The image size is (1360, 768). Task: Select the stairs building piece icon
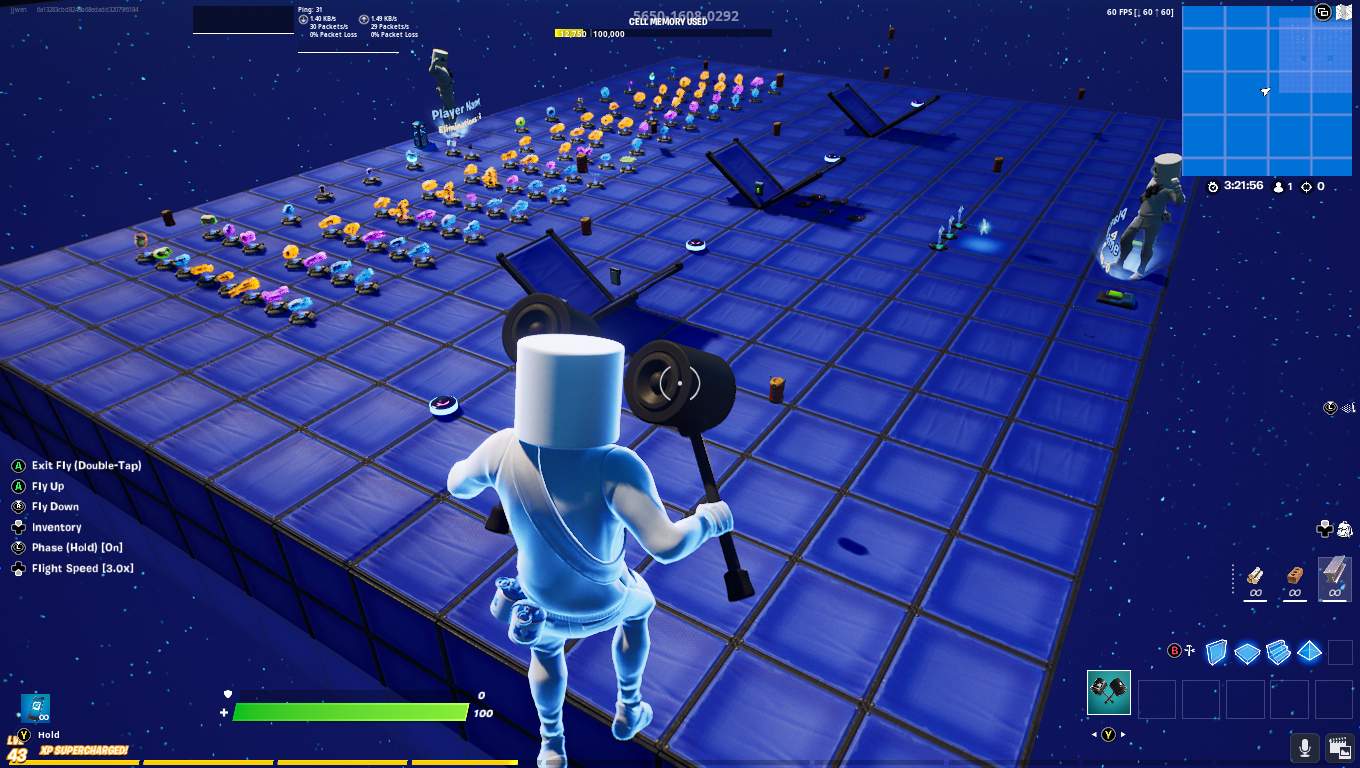pos(1280,652)
